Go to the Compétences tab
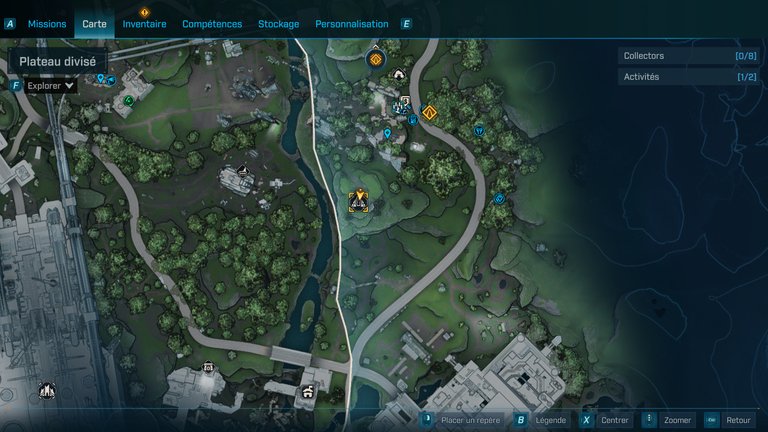This screenshot has height=432, width=768. 212,23
